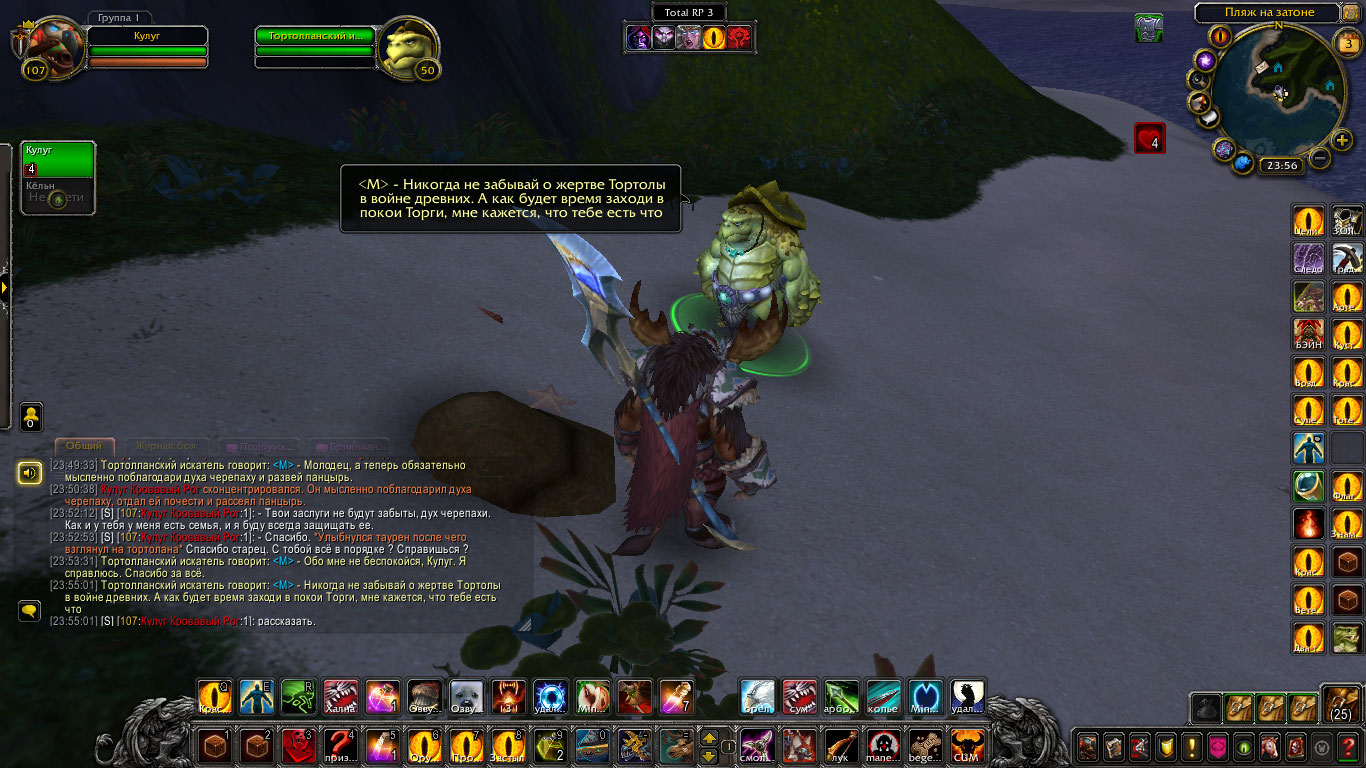Viewport: 1366px width, 768px height.
Task: Click the red heart icon showing 4
Action: (x=1149, y=139)
